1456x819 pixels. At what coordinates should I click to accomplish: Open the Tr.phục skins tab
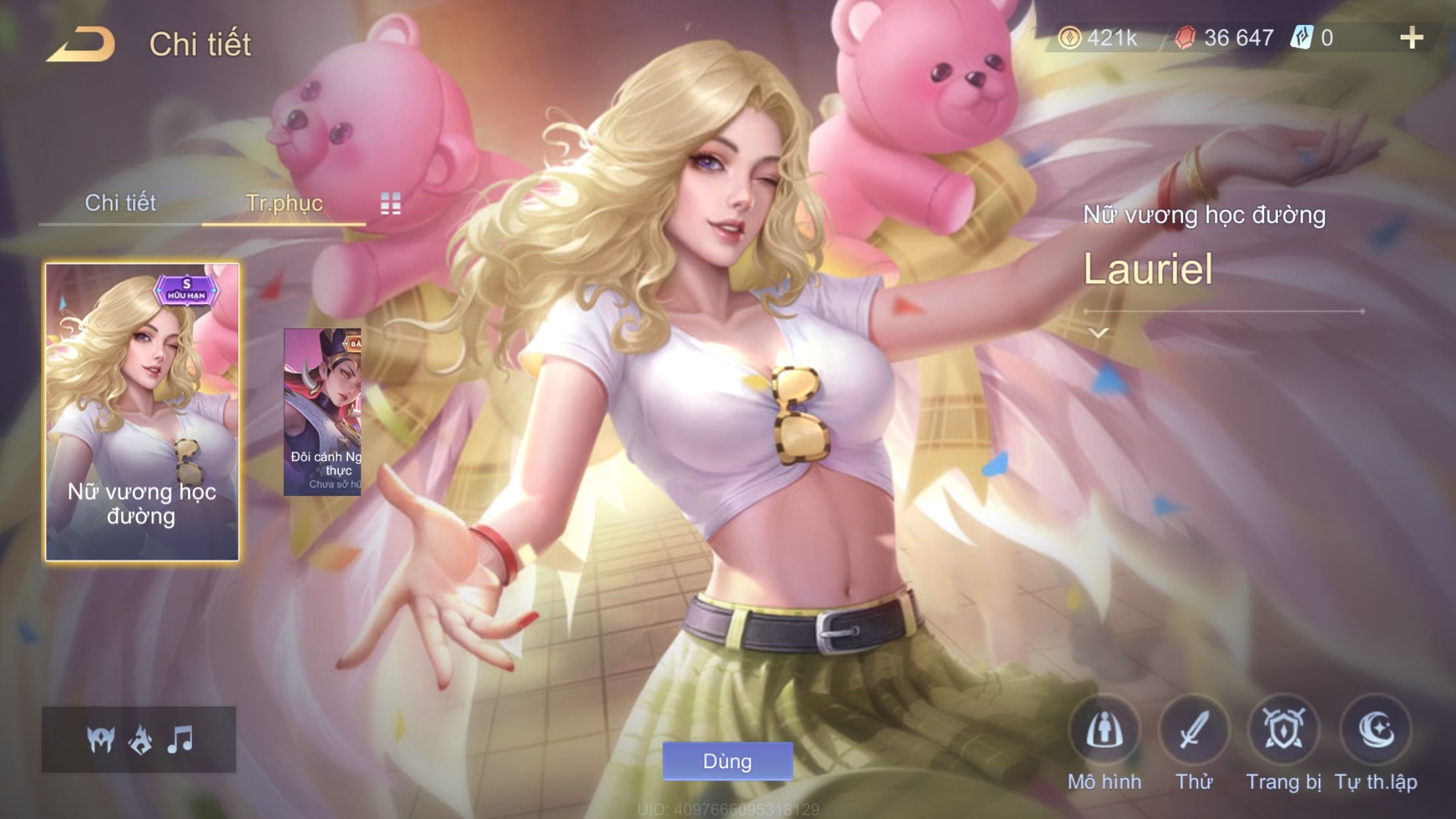point(284,203)
